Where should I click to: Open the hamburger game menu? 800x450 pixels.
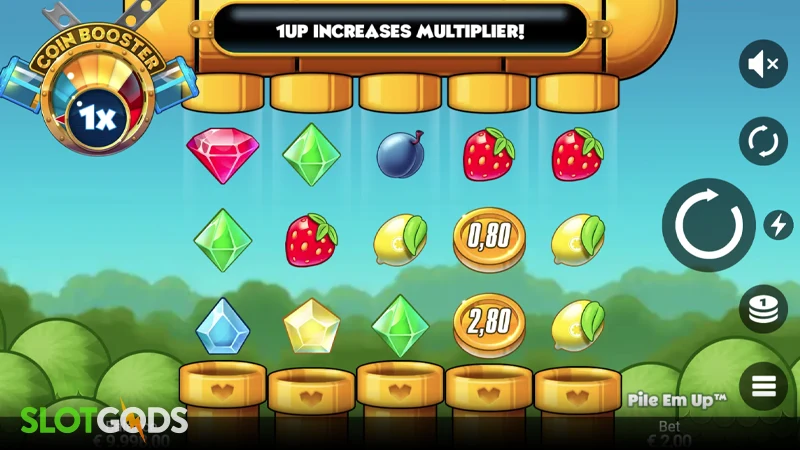pyautogui.click(x=763, y=385)
